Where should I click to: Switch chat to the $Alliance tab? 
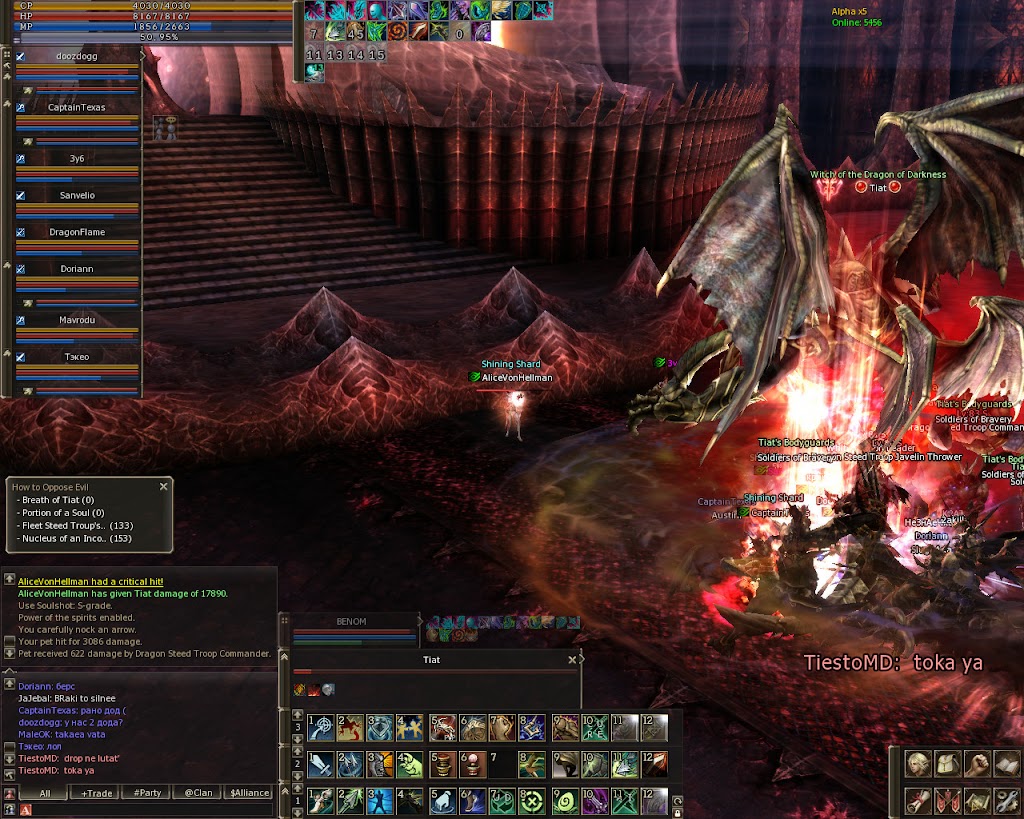(x=249, y=793)
